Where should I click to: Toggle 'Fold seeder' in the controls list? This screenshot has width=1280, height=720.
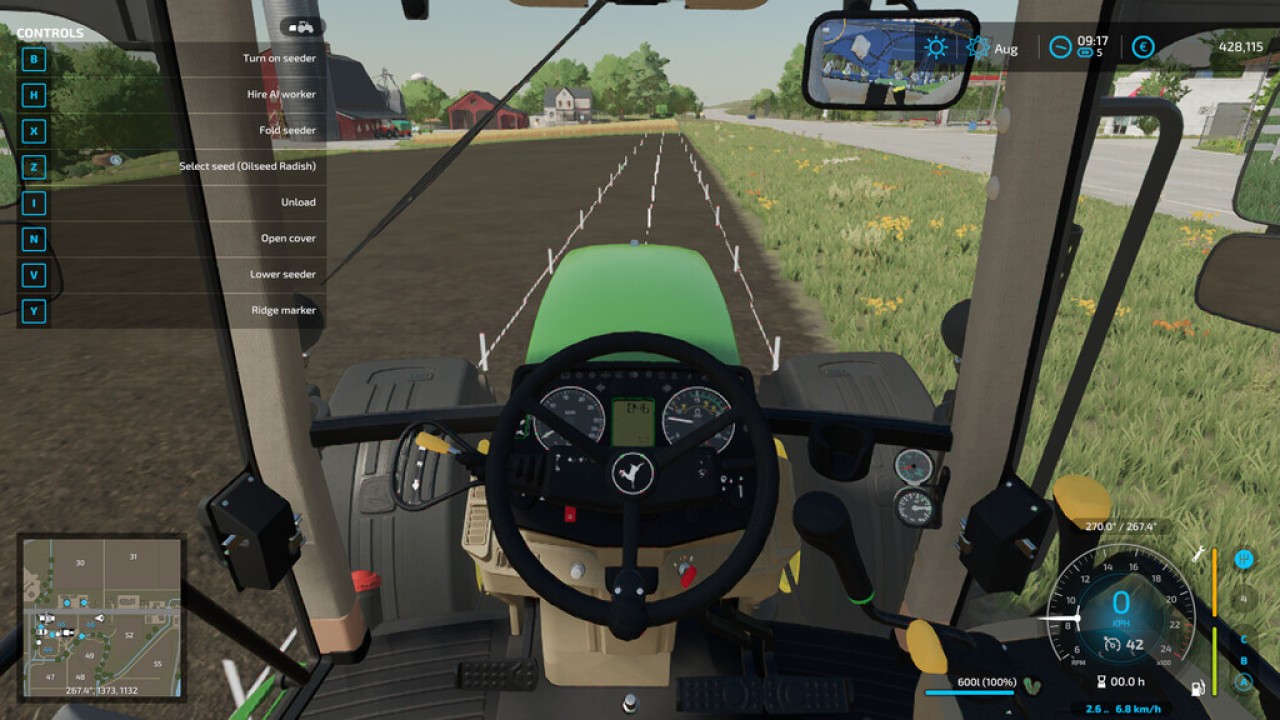point(287,130)
